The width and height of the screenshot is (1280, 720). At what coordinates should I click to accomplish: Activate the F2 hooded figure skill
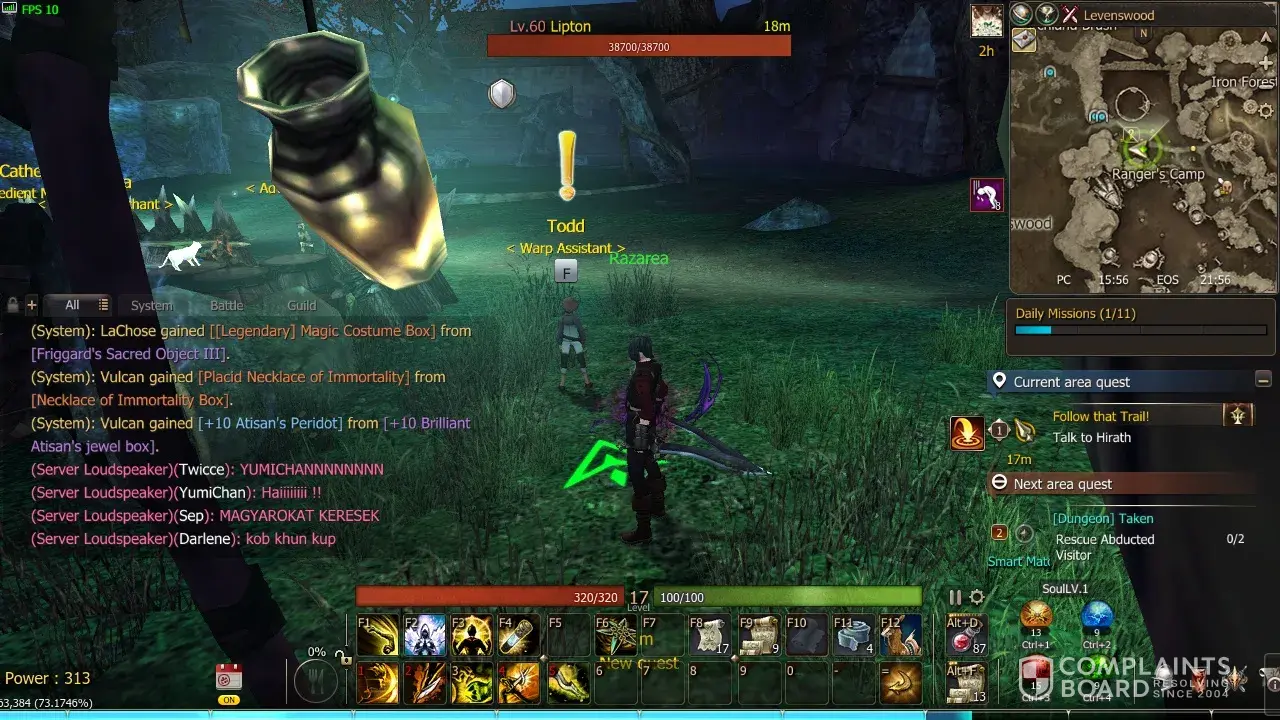coord(425,636)
